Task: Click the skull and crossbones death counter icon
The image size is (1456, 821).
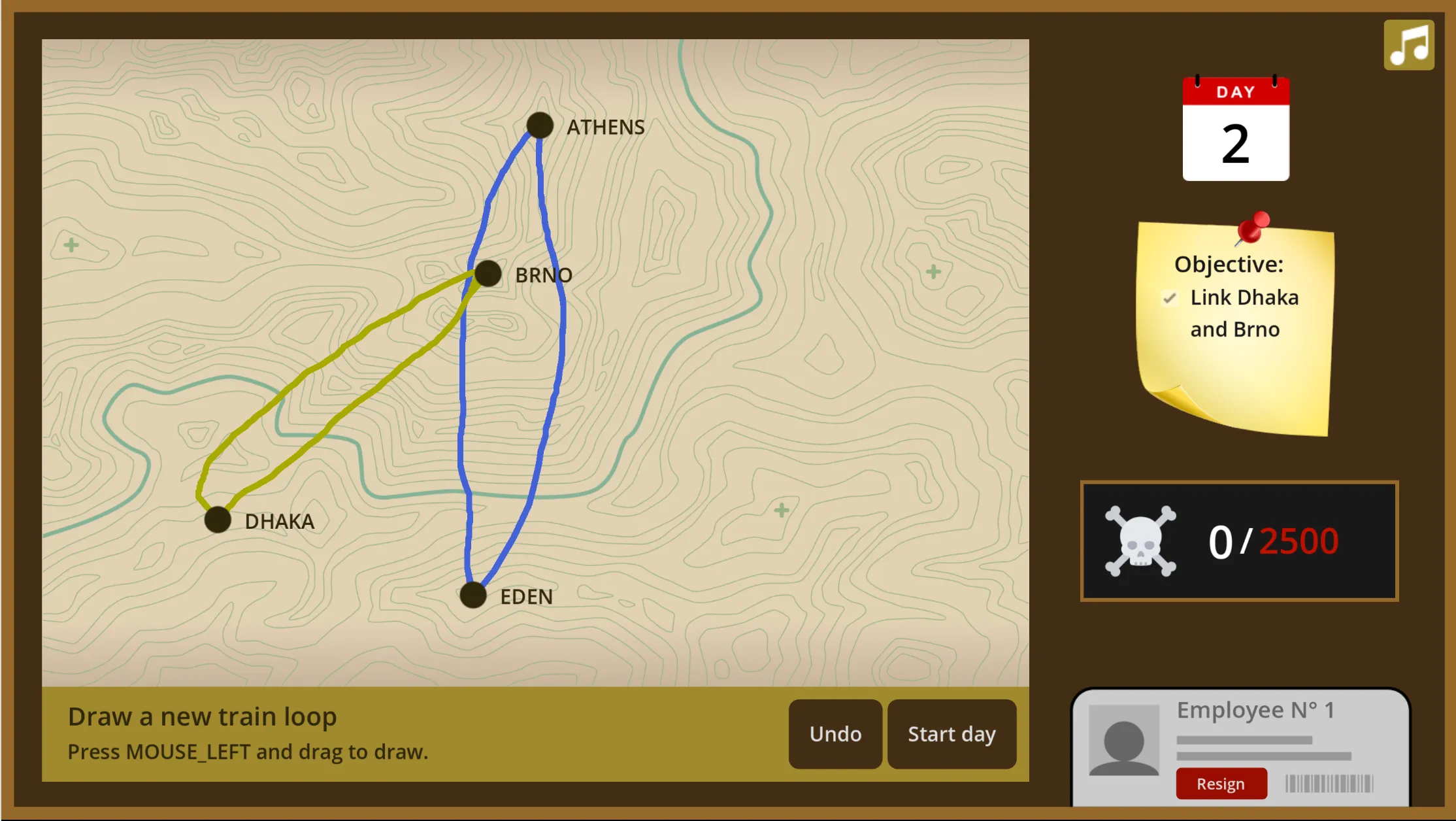Action: tap(1140, 539)
